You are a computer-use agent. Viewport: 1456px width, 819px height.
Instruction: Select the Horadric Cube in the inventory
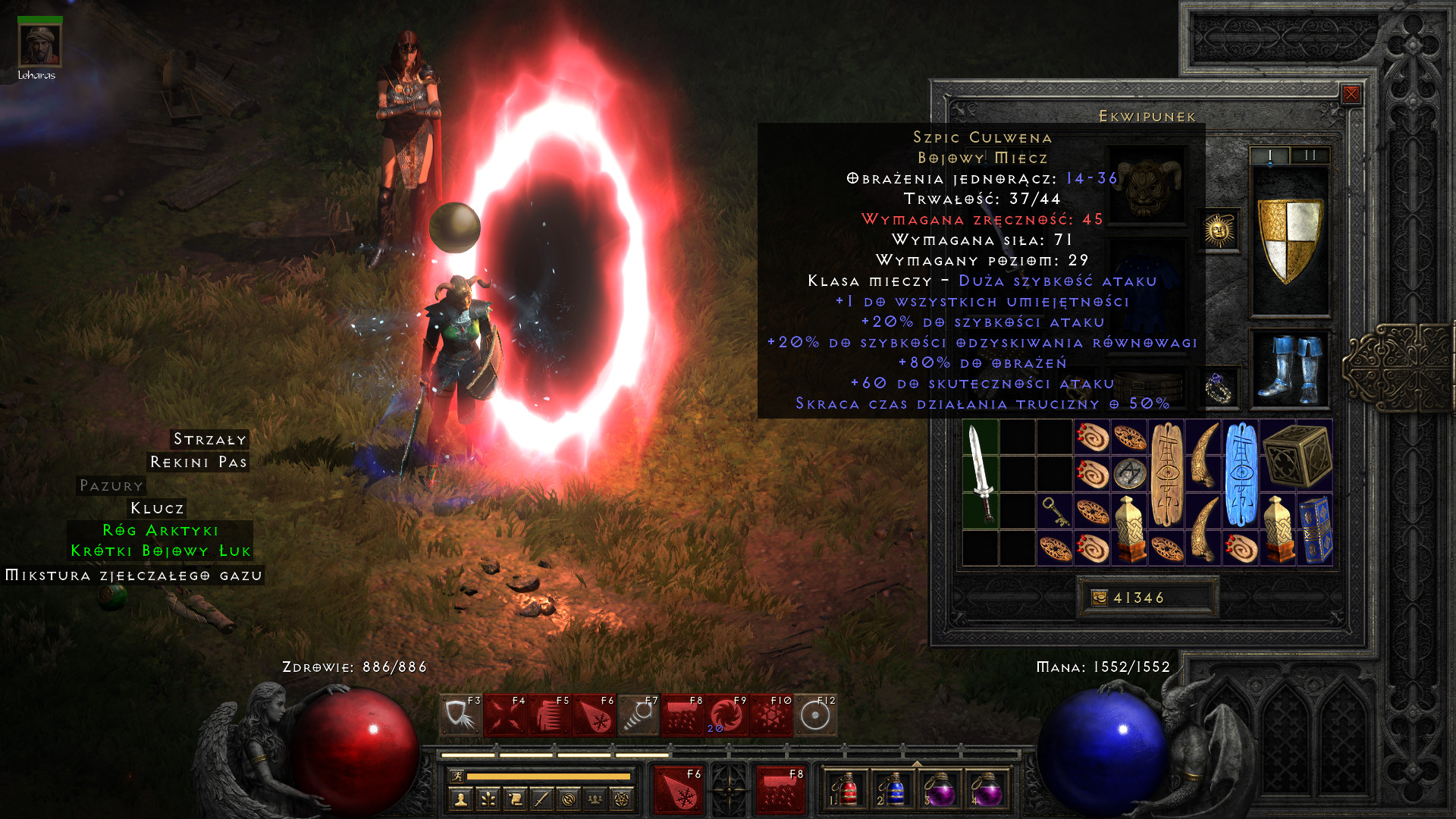tap(1297, 455)
